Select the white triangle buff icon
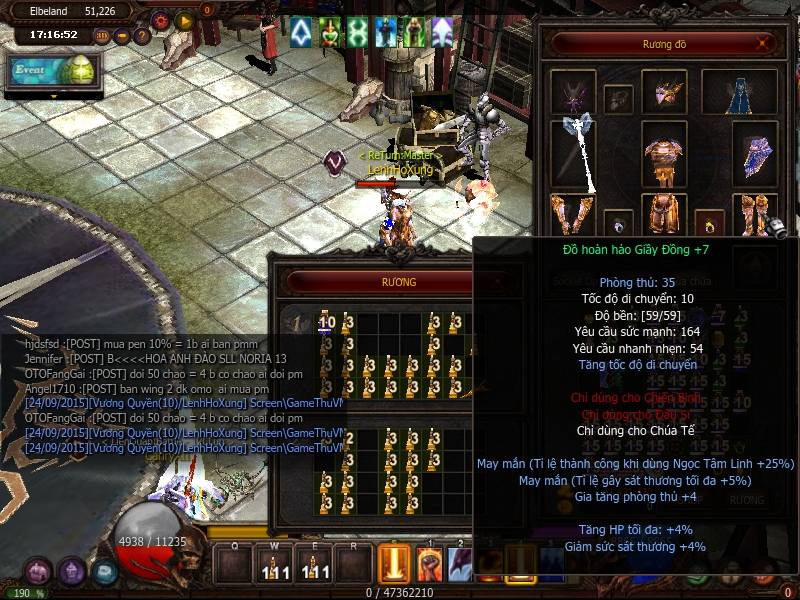 (x=300, y=32)
